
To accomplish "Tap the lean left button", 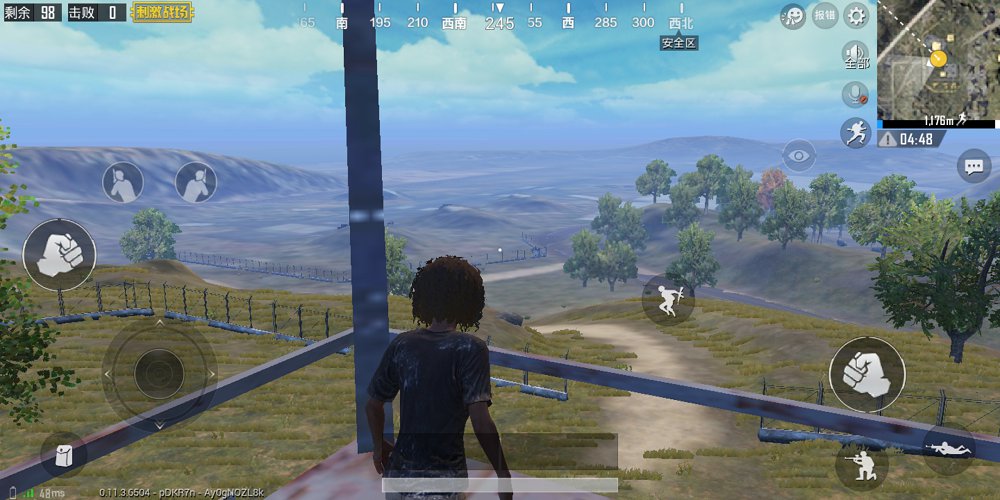I will point(123,182).
